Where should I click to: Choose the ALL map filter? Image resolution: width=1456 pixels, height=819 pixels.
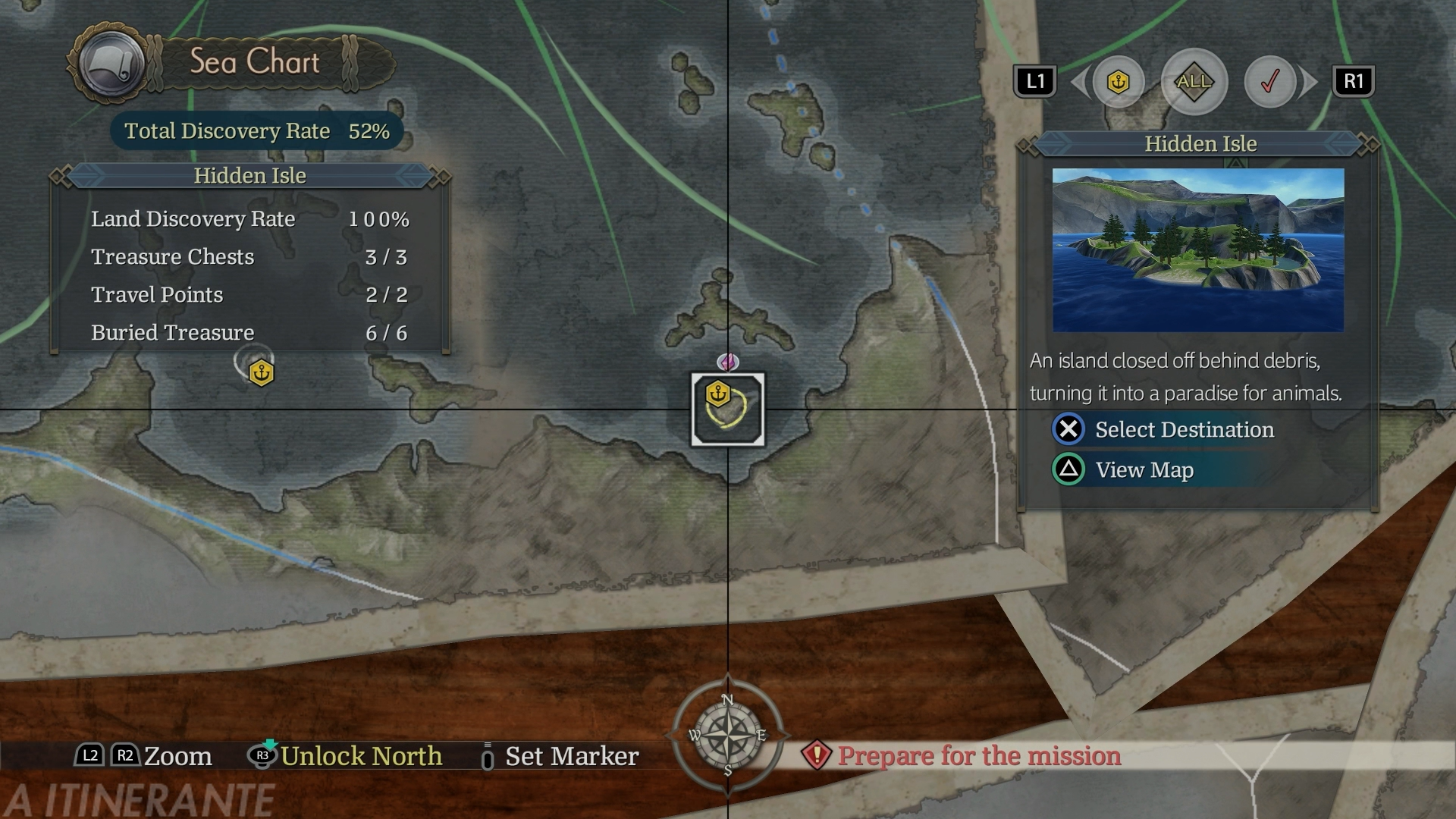(x=1194, y=81)
